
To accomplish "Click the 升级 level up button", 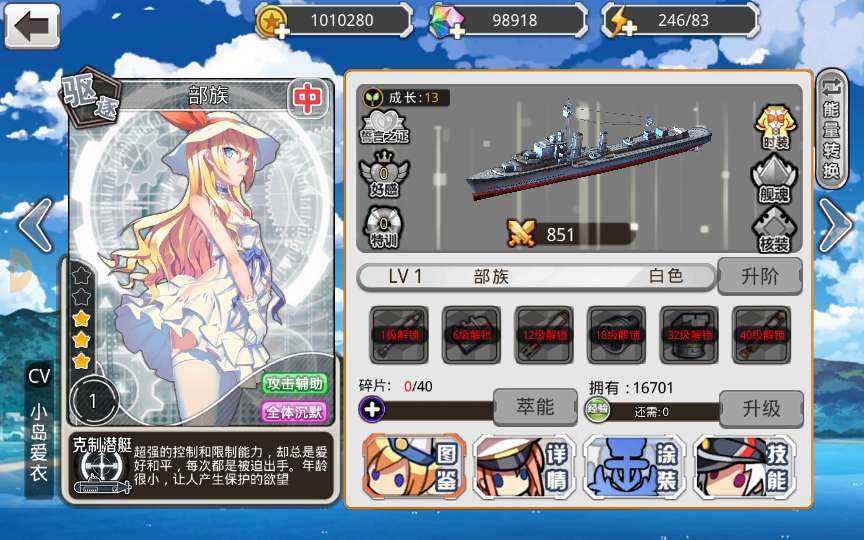I will 760,408.
